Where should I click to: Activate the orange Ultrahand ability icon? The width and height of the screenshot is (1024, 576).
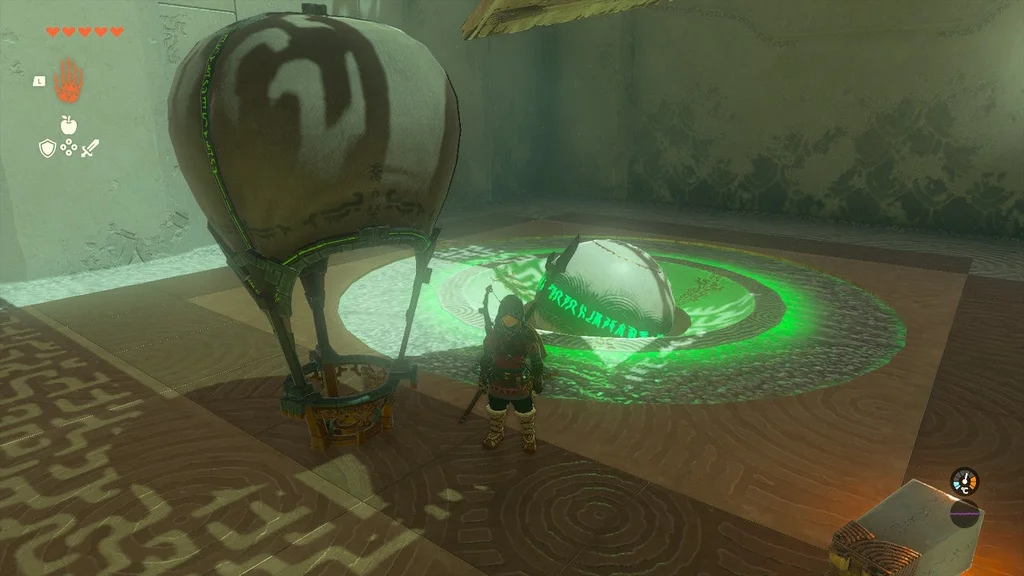click(68, 80)
